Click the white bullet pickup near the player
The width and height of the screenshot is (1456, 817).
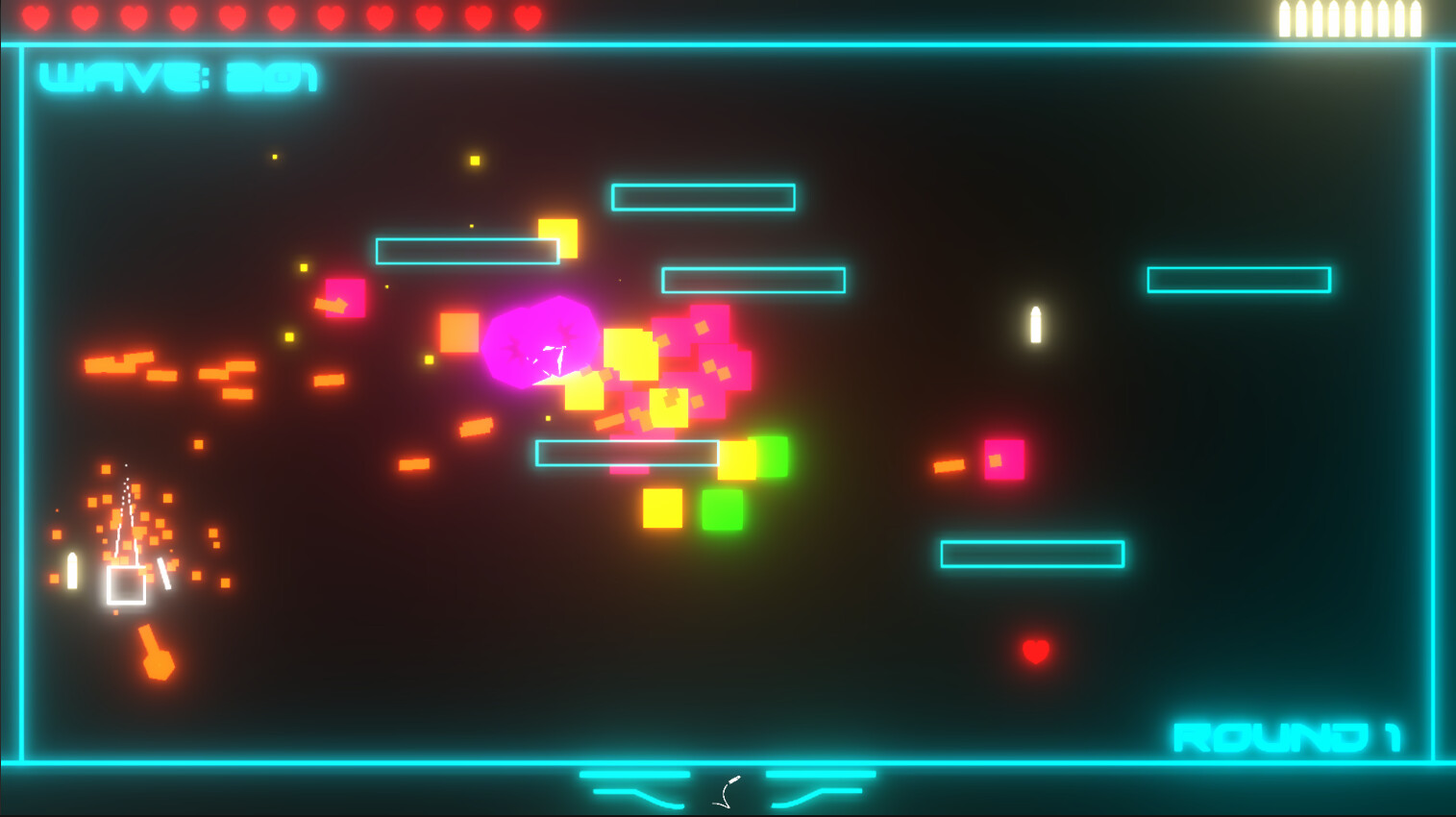coord(71,569)
